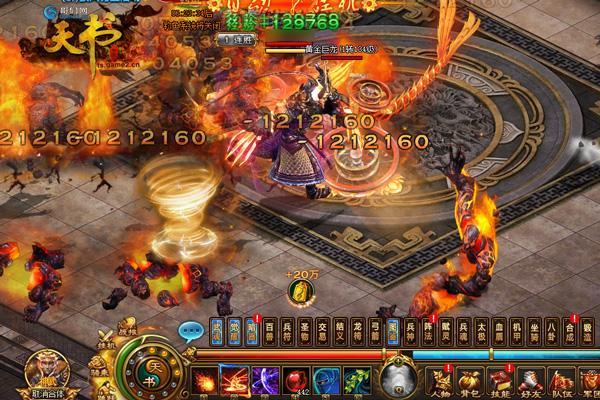Select the 合成 tab
This screenshot has height=400, width=600.
(x=570, y=330)
